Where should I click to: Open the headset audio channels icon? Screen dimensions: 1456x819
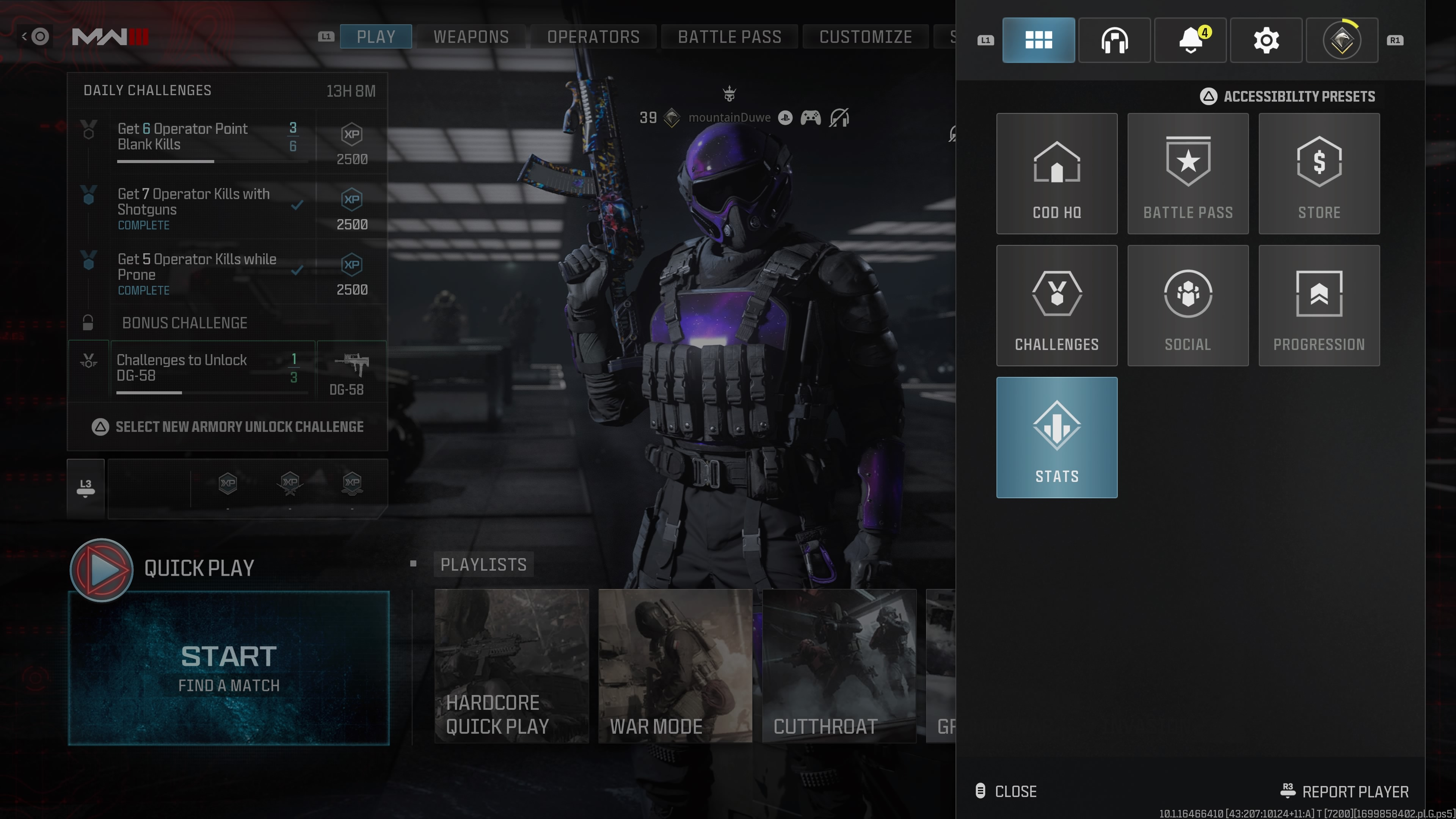point(1114,40)
